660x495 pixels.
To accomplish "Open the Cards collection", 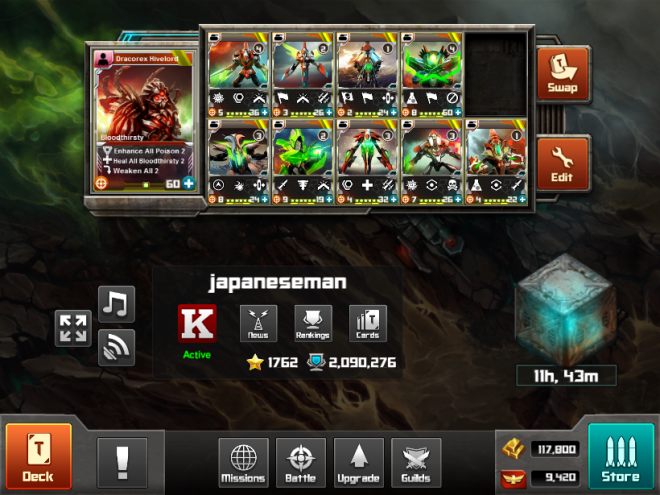I will [x=368, y=323].
